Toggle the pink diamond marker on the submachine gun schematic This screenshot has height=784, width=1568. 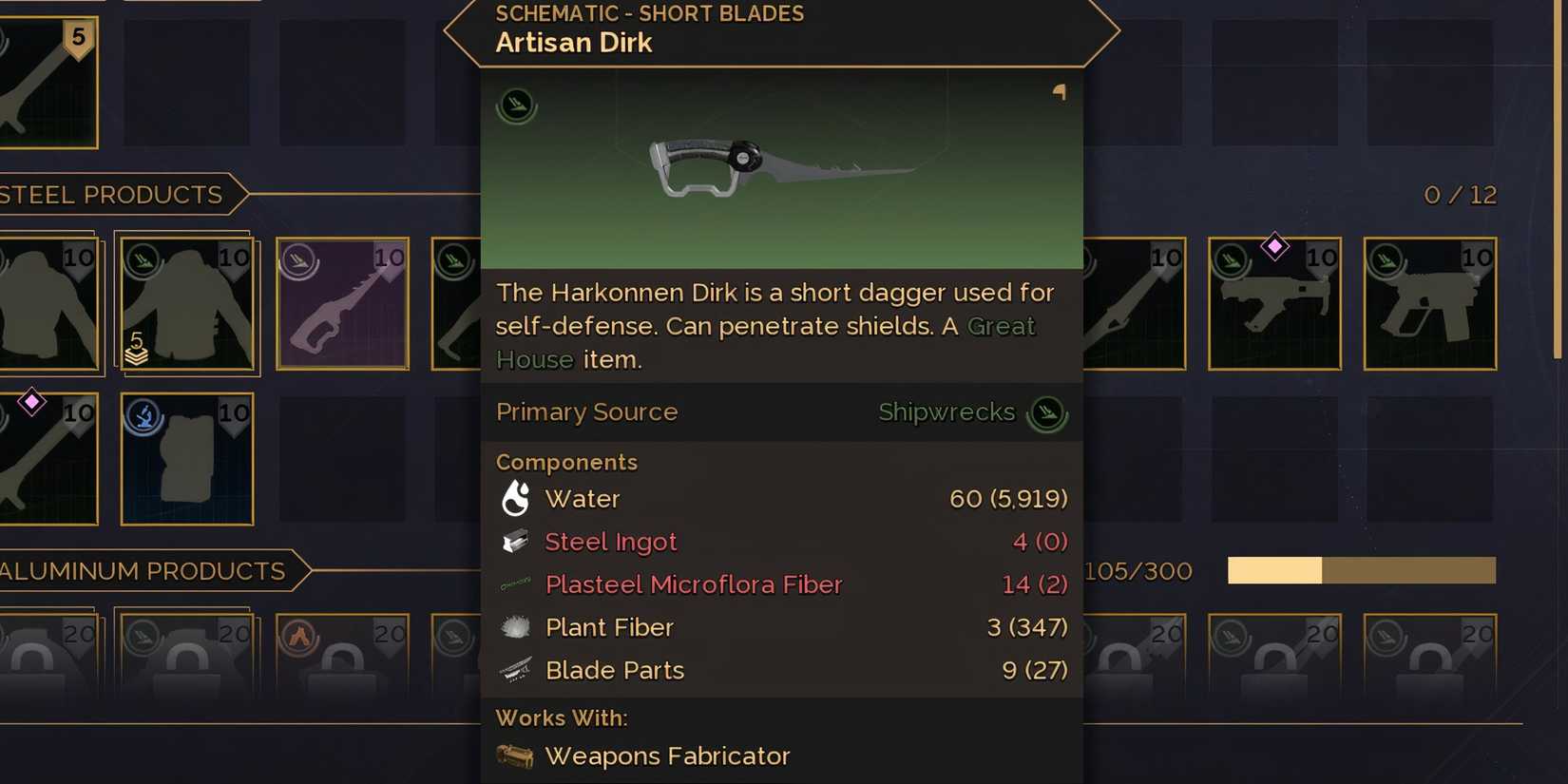click(x=1274, y=246)
